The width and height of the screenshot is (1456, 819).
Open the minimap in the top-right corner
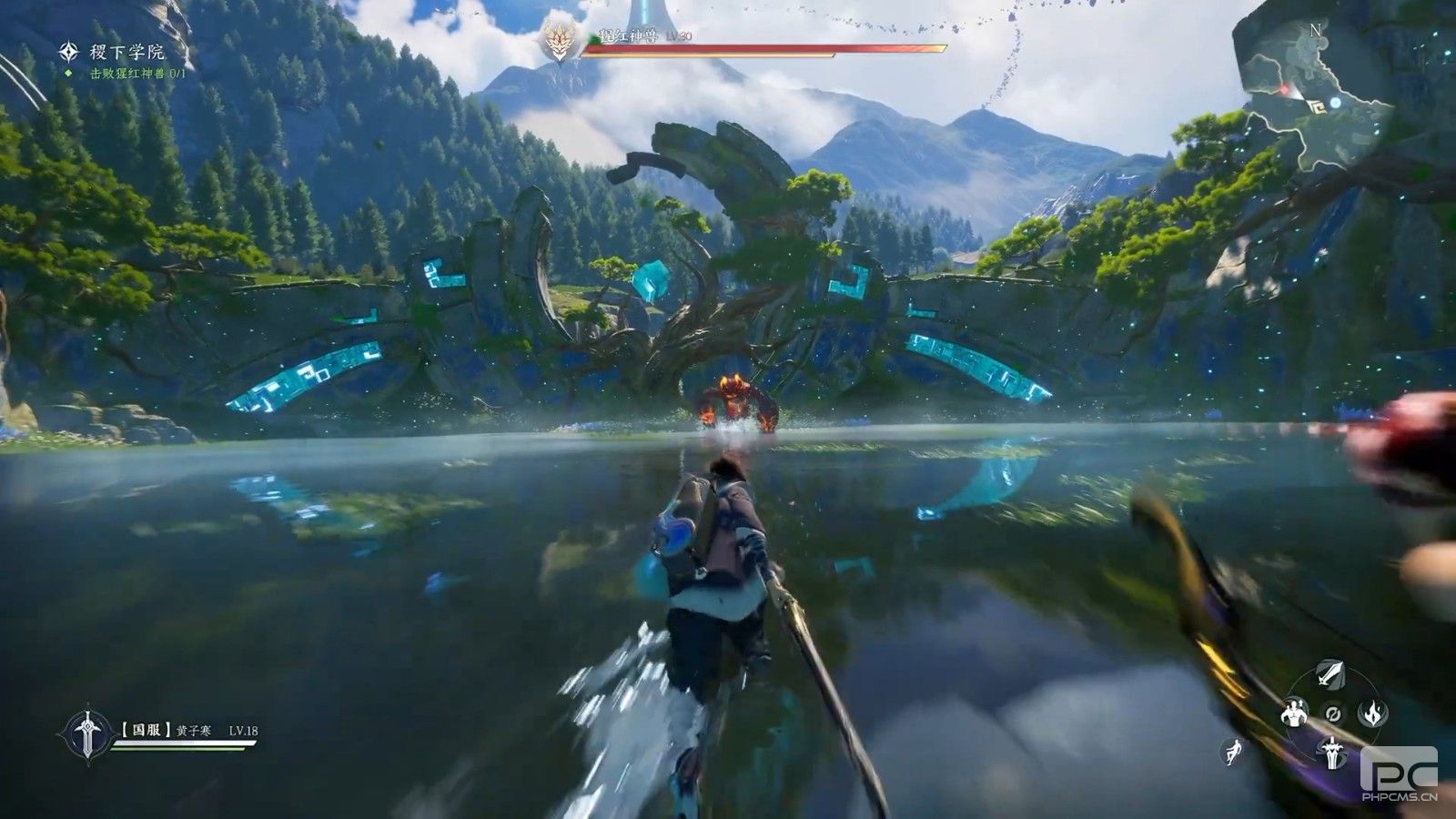click(1318, 98)
